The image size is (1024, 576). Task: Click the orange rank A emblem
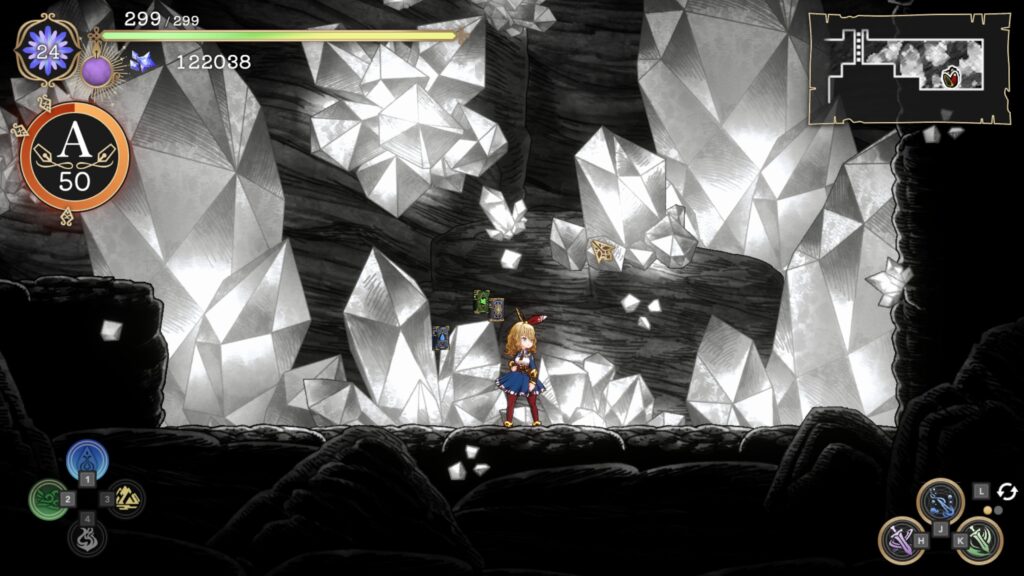point(75,156)
